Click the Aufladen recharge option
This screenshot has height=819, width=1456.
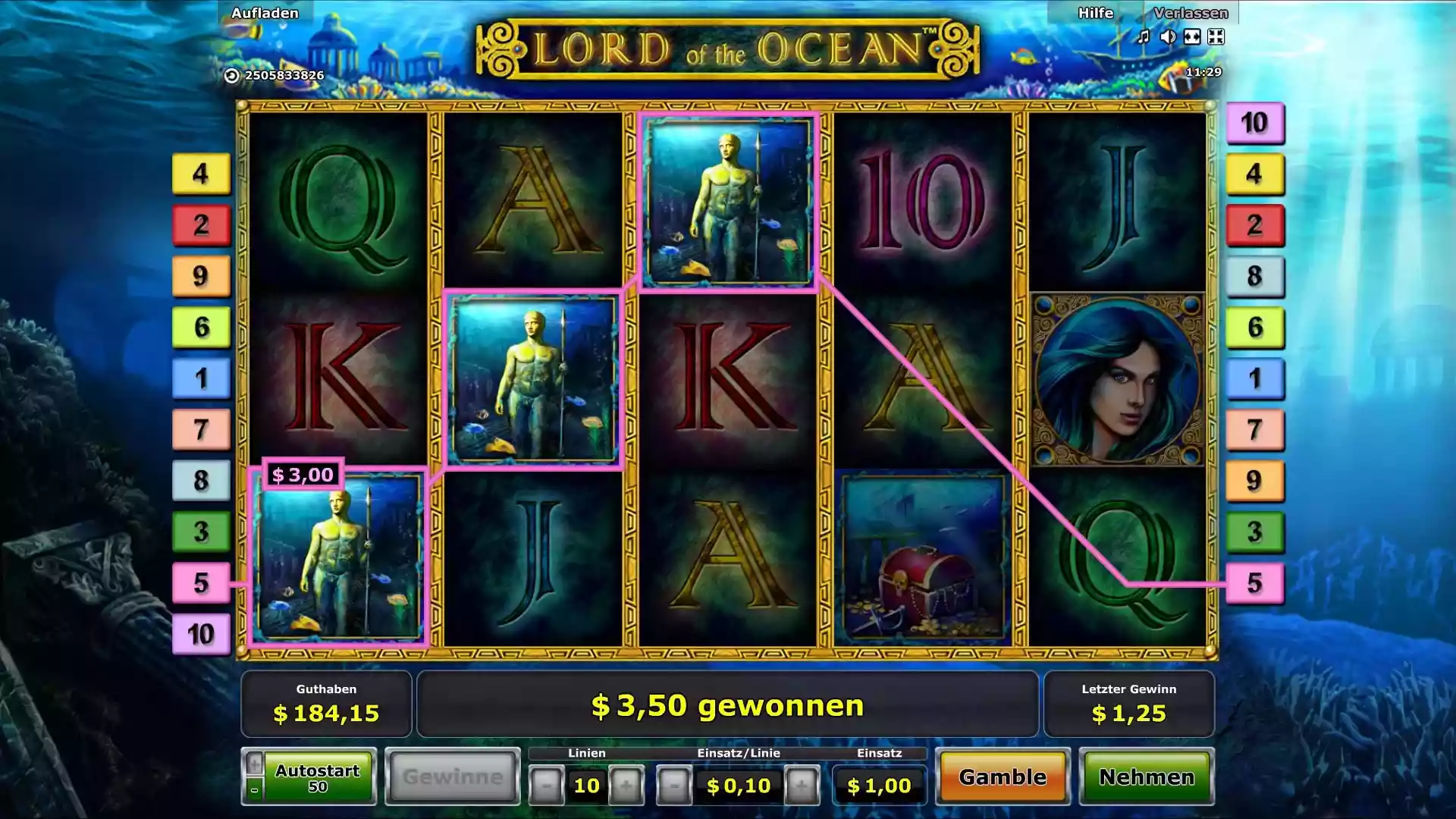(265, 12)
